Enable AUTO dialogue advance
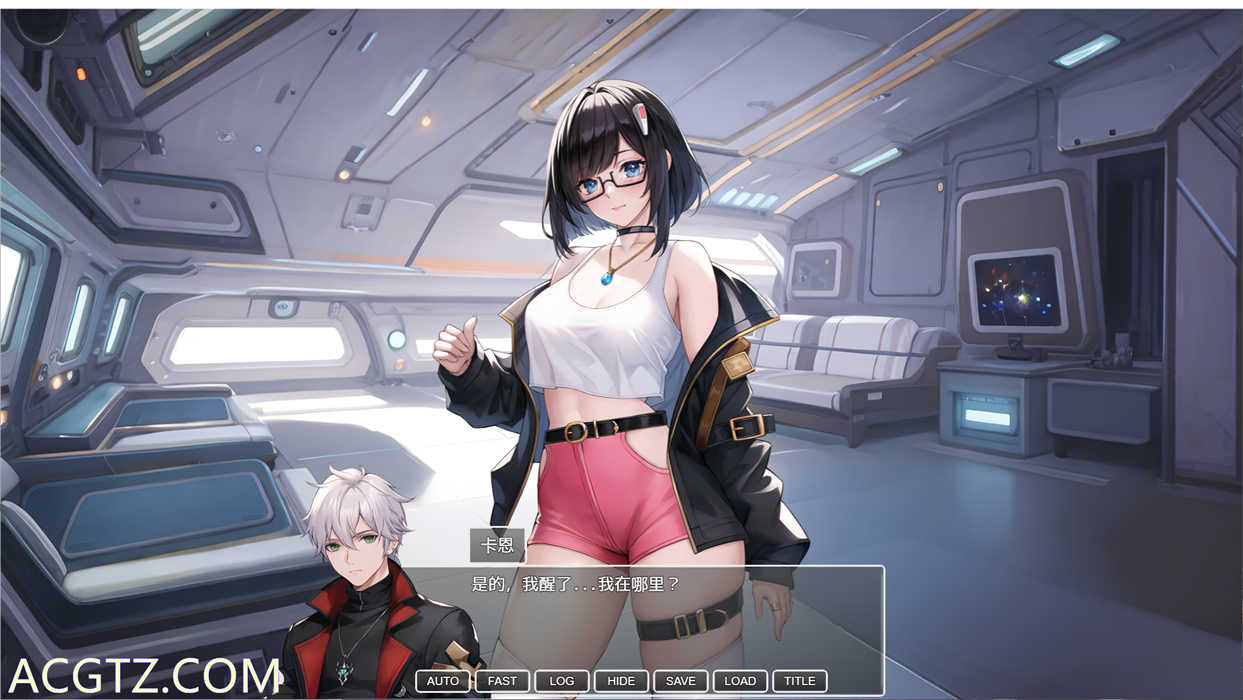The width and height of the screenshot is (1243, 700). pos(443,681)
